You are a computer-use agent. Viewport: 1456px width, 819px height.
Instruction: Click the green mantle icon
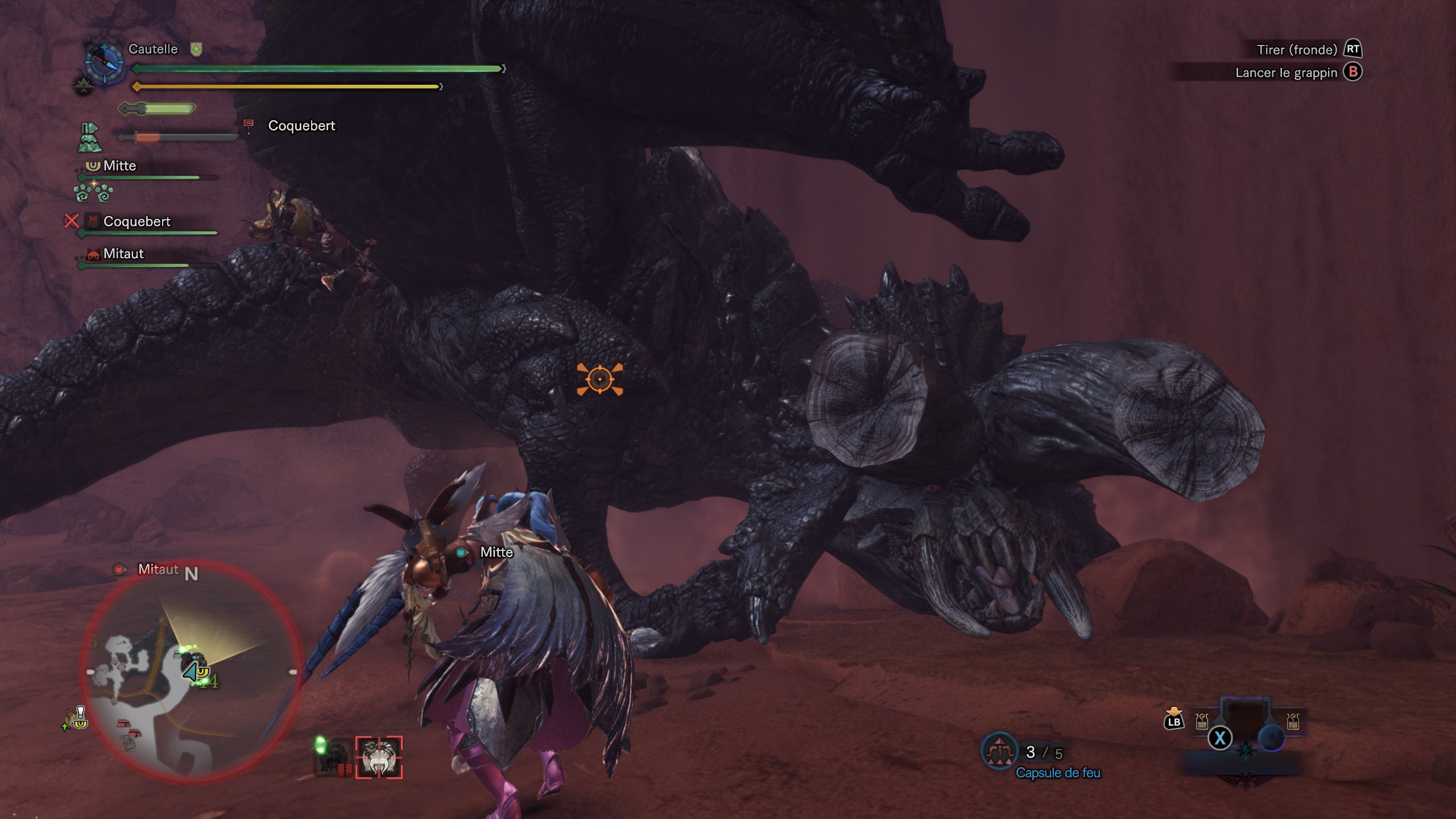[x=89, y=138]
